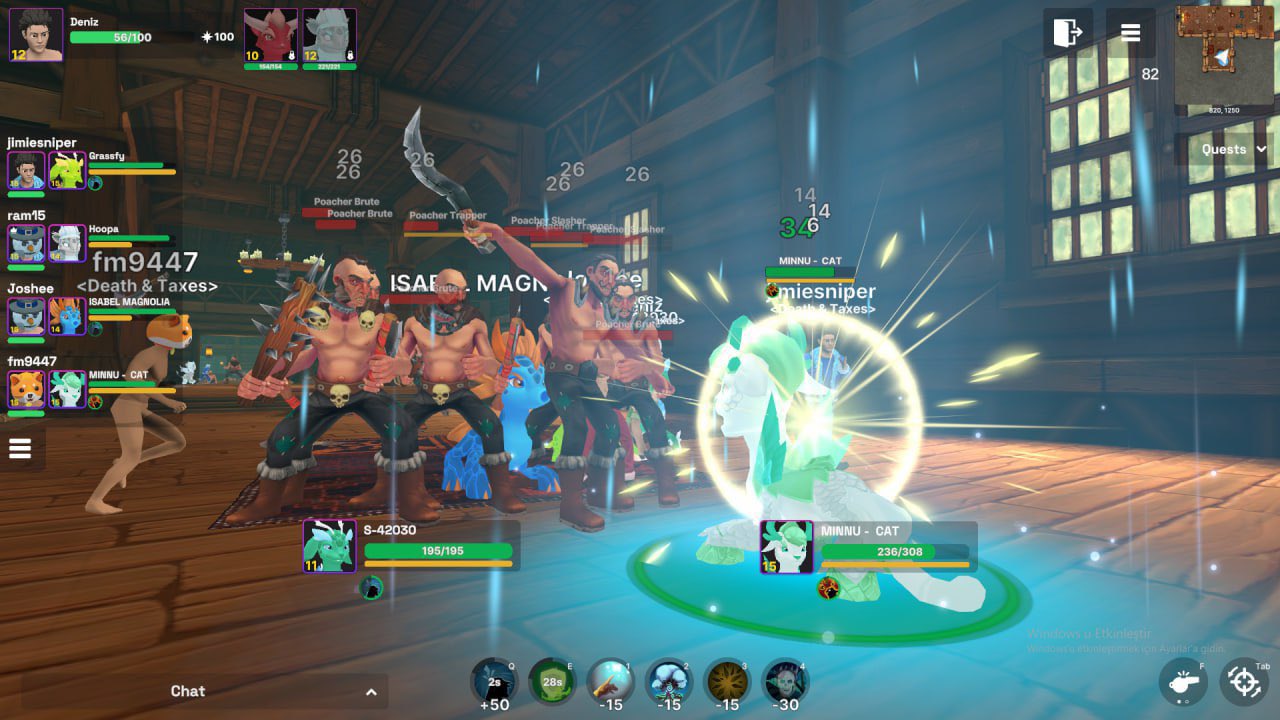This screenshot has width=1280, height=720.
Task: Use the glowing claw strike ability
Action: (x=610, y=682)
